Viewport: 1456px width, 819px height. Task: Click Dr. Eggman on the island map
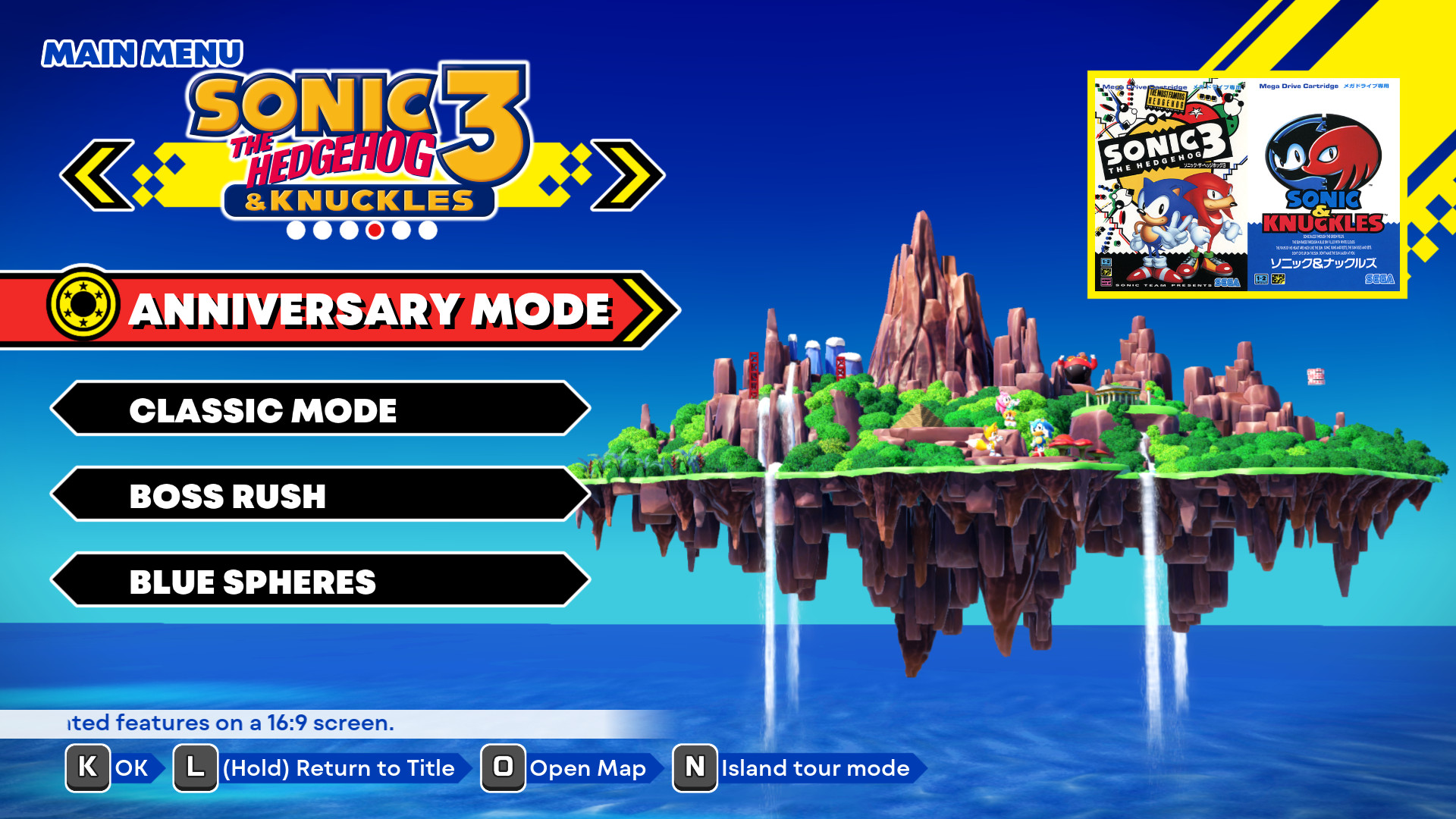pos(1076,365)
